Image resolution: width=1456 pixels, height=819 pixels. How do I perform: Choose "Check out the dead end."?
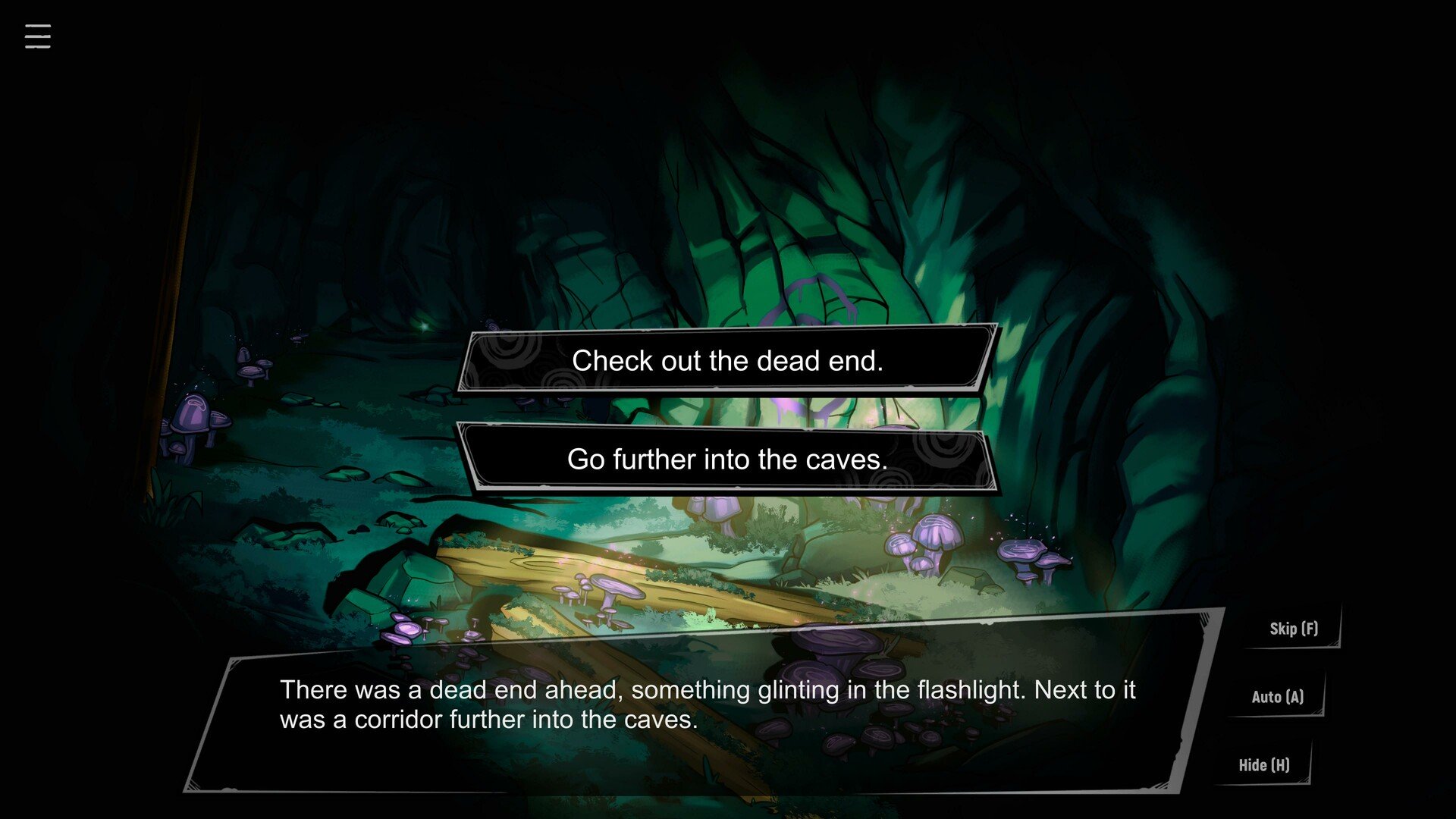[727, 360]
